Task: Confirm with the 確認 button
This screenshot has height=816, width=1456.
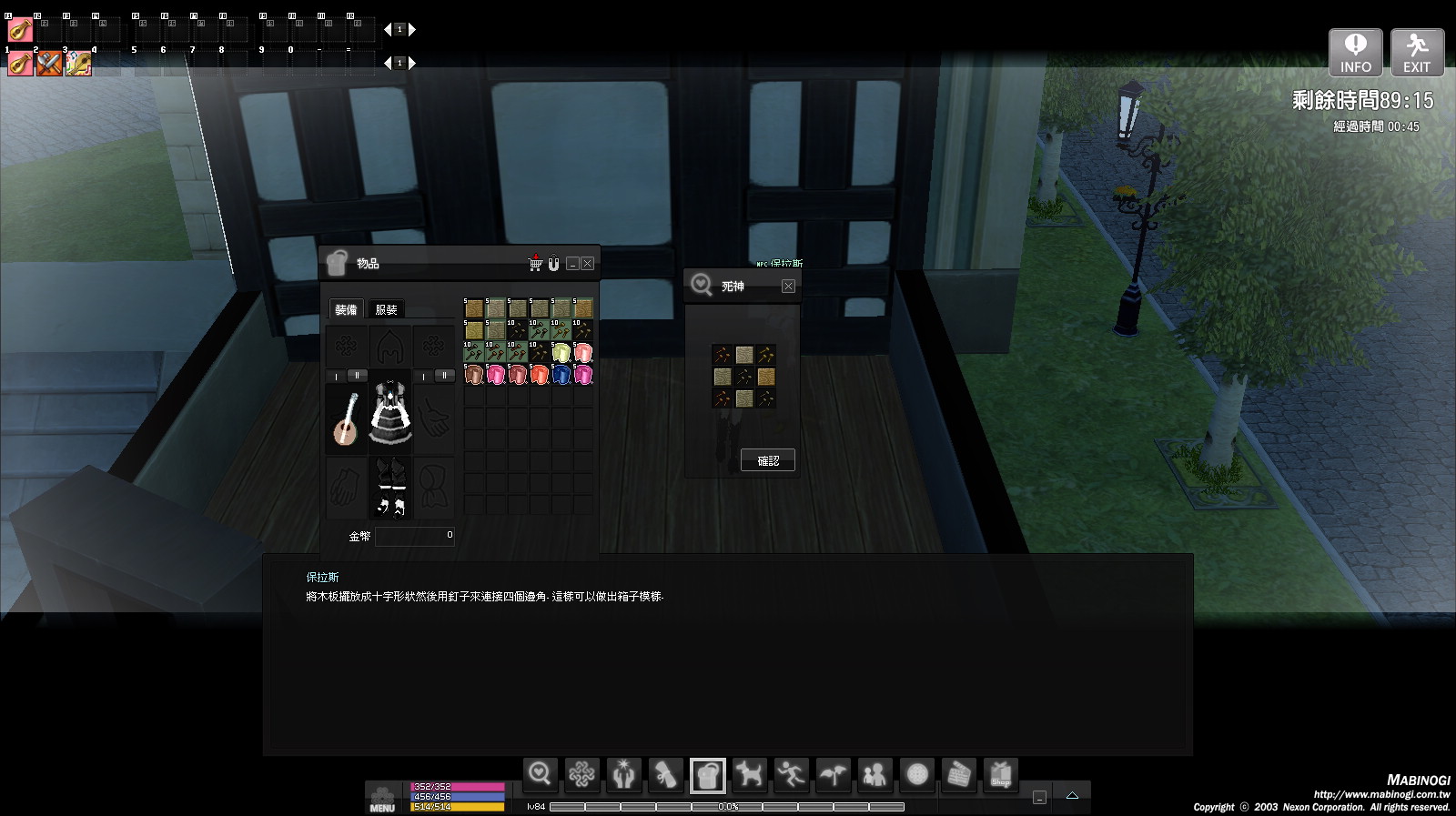Action: pyautogui.click(x=767, y=460)
